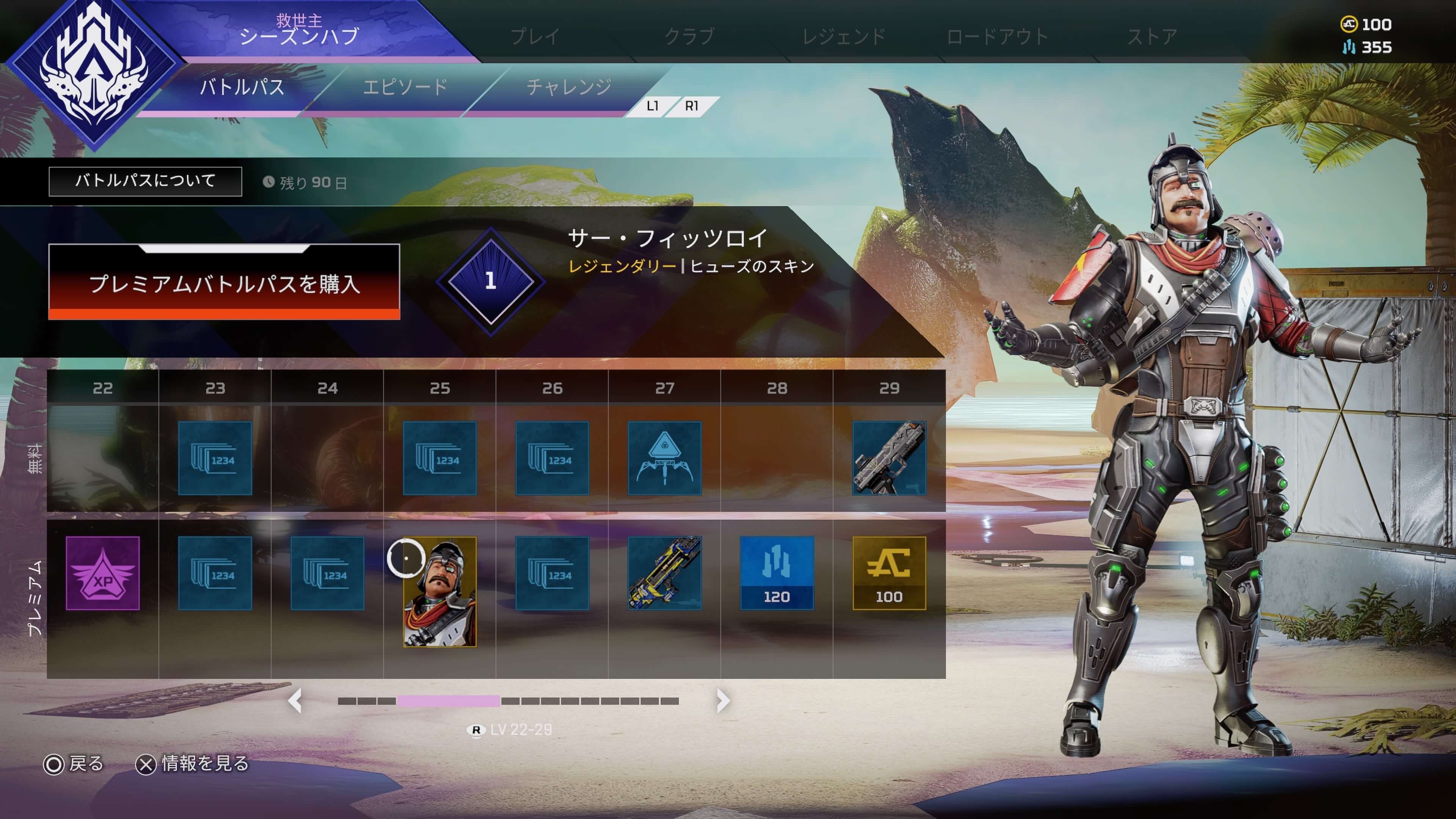
Task: Open the ロードアウト menu
Action: (x=998, y=37)
